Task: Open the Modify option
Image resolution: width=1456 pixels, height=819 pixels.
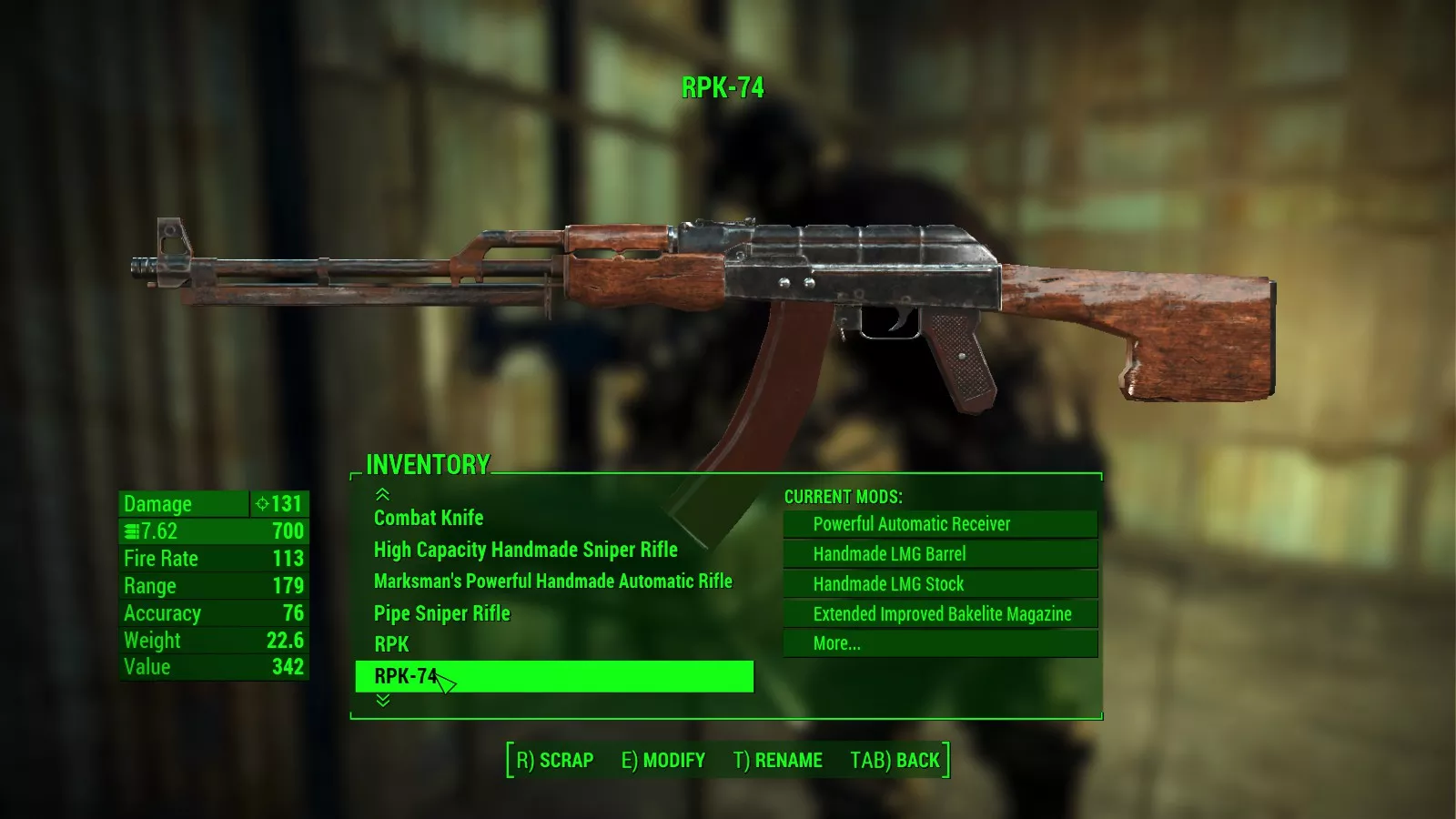Action: [x=662, y=760]
